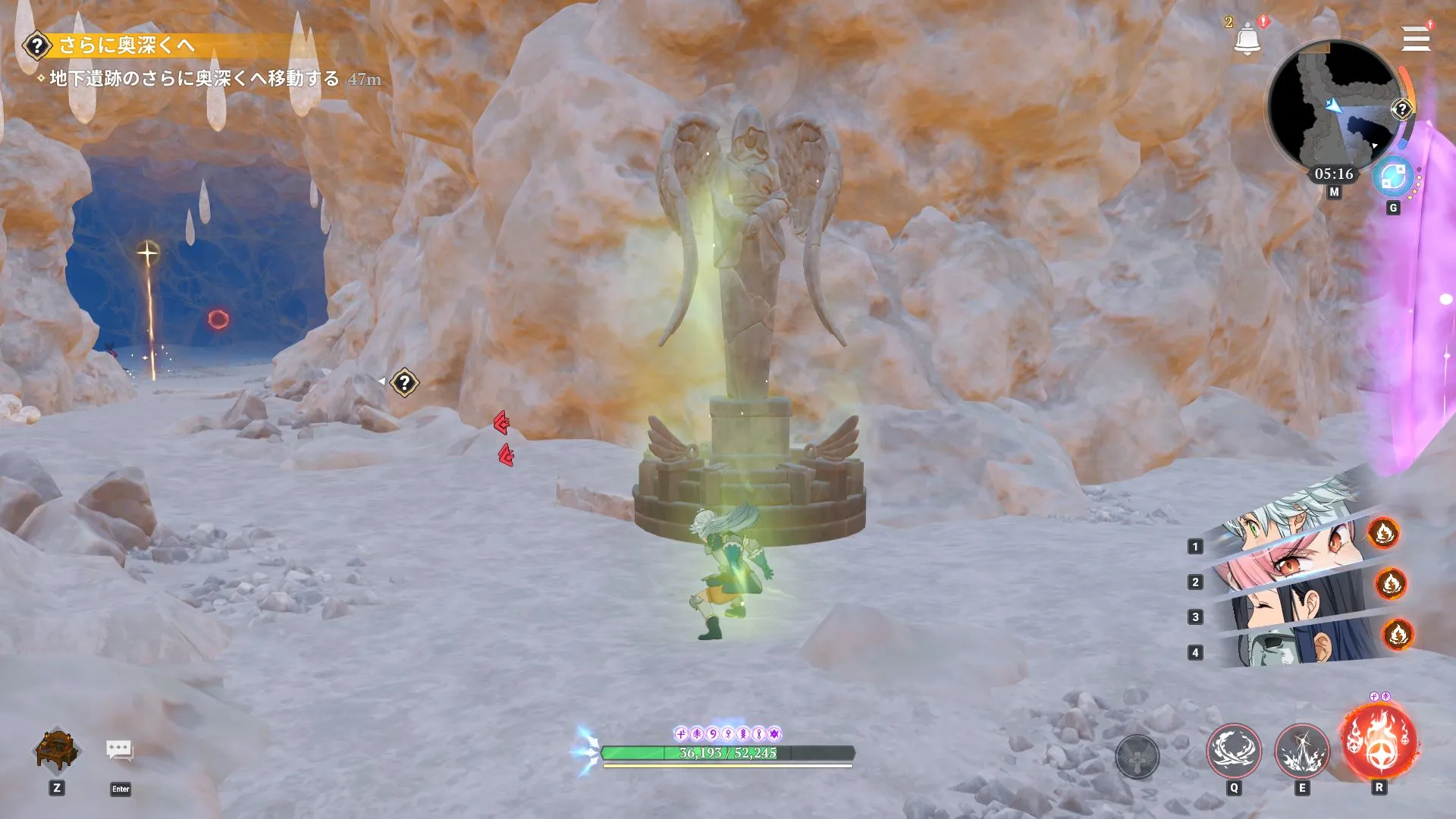Cast the light pillar skill on E
Image resolution: width=1456 pixels, height=819 pixels.
point(1303,754)
